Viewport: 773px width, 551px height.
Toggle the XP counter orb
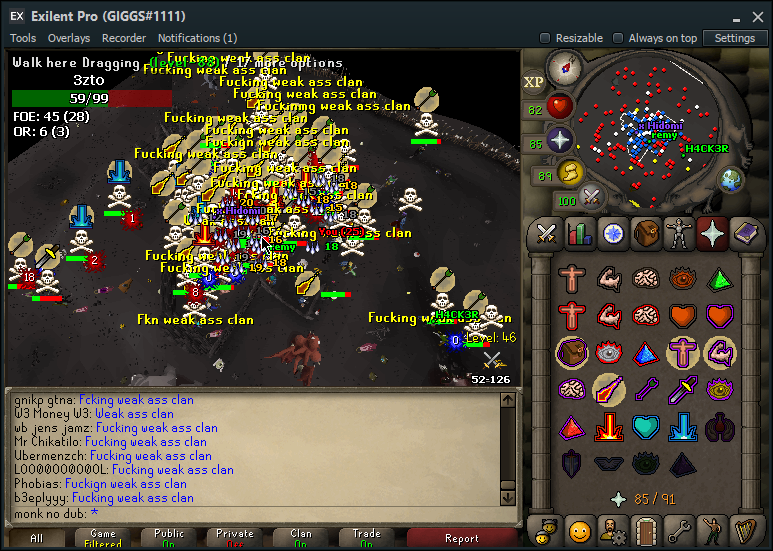(x=534, y=82)
